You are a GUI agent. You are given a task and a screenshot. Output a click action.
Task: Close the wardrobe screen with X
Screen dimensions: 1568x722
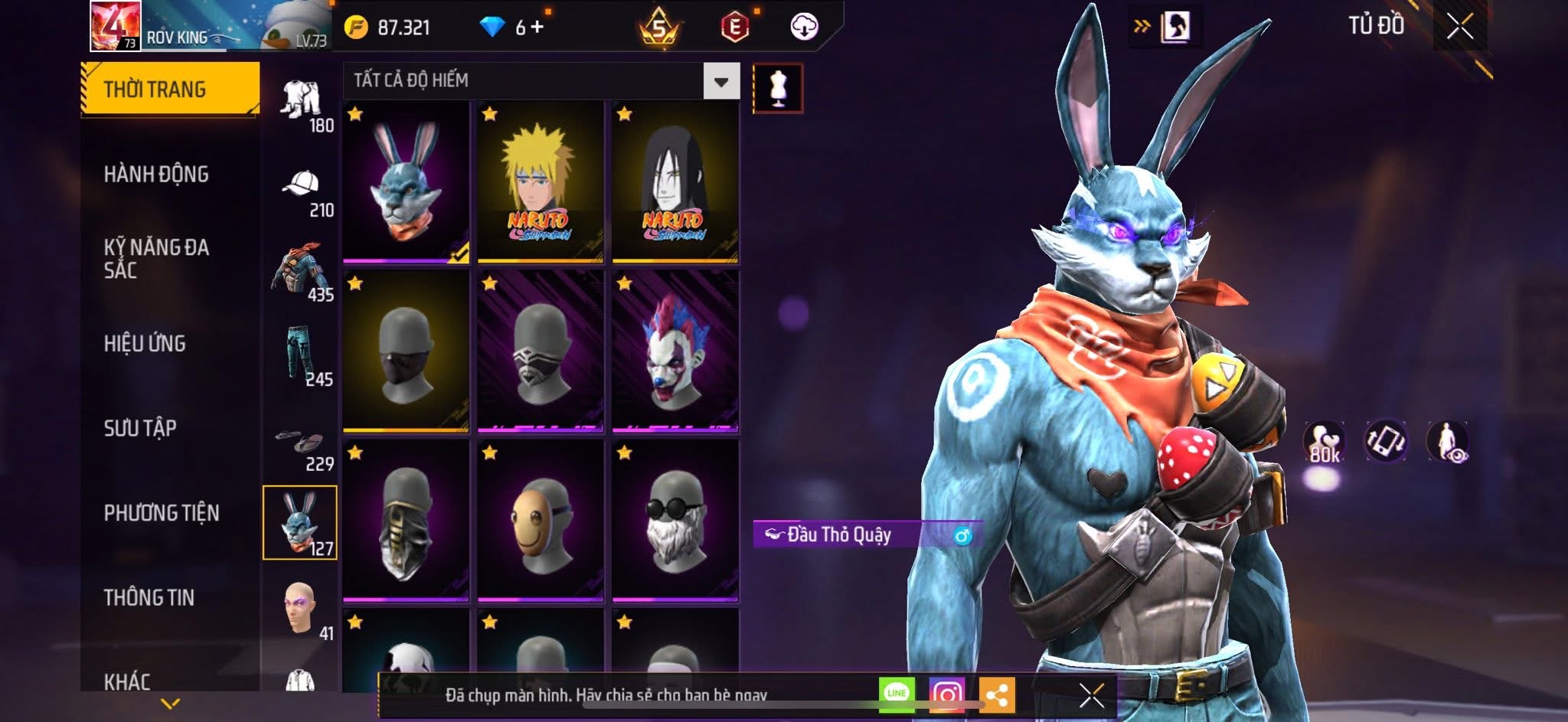(x=1459, y=27)
